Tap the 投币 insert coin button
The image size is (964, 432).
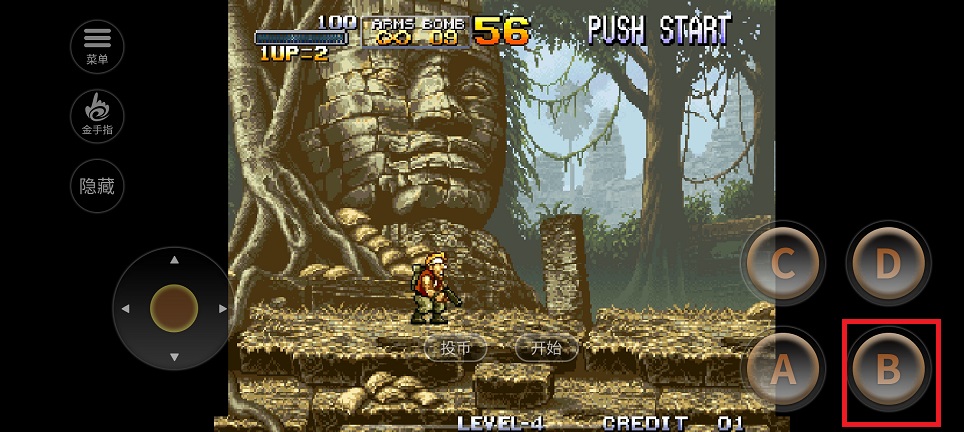[455, 348]
